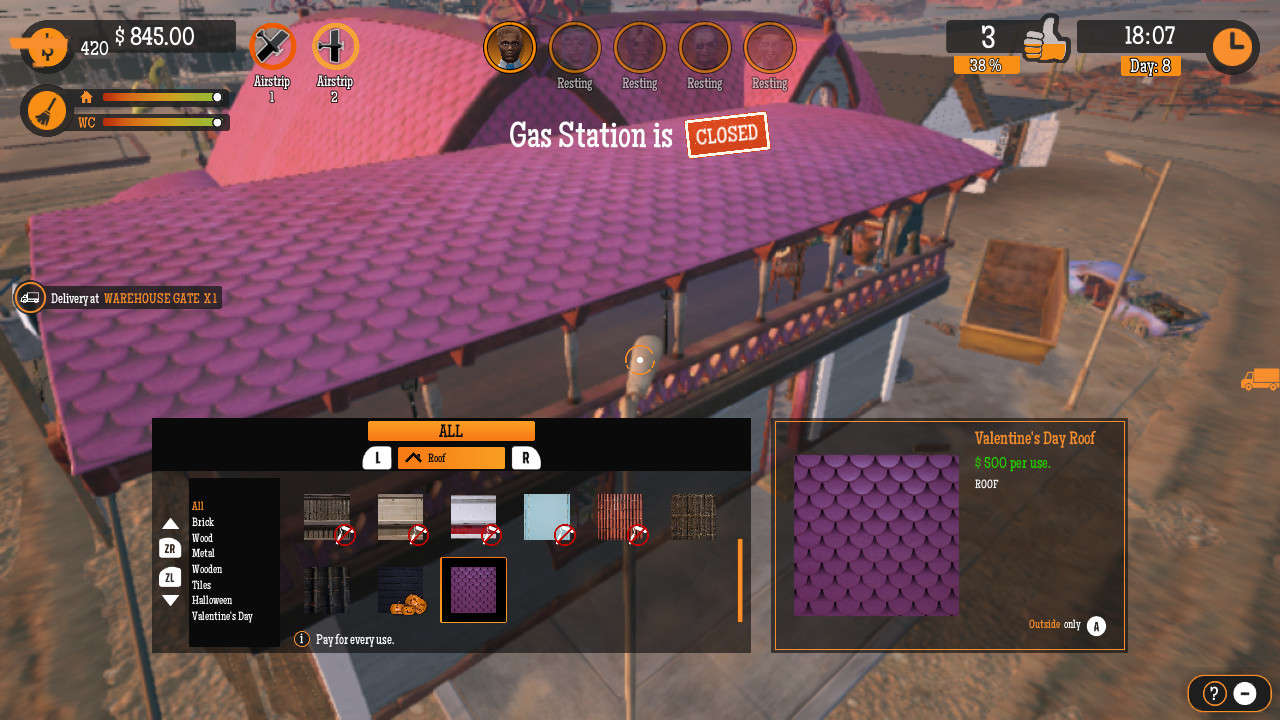The height and width of the screenshot is (720, 1280).
Task: Click the clock icon next to 18:07
Action: pyautogui.click(x=1232, y=46)
